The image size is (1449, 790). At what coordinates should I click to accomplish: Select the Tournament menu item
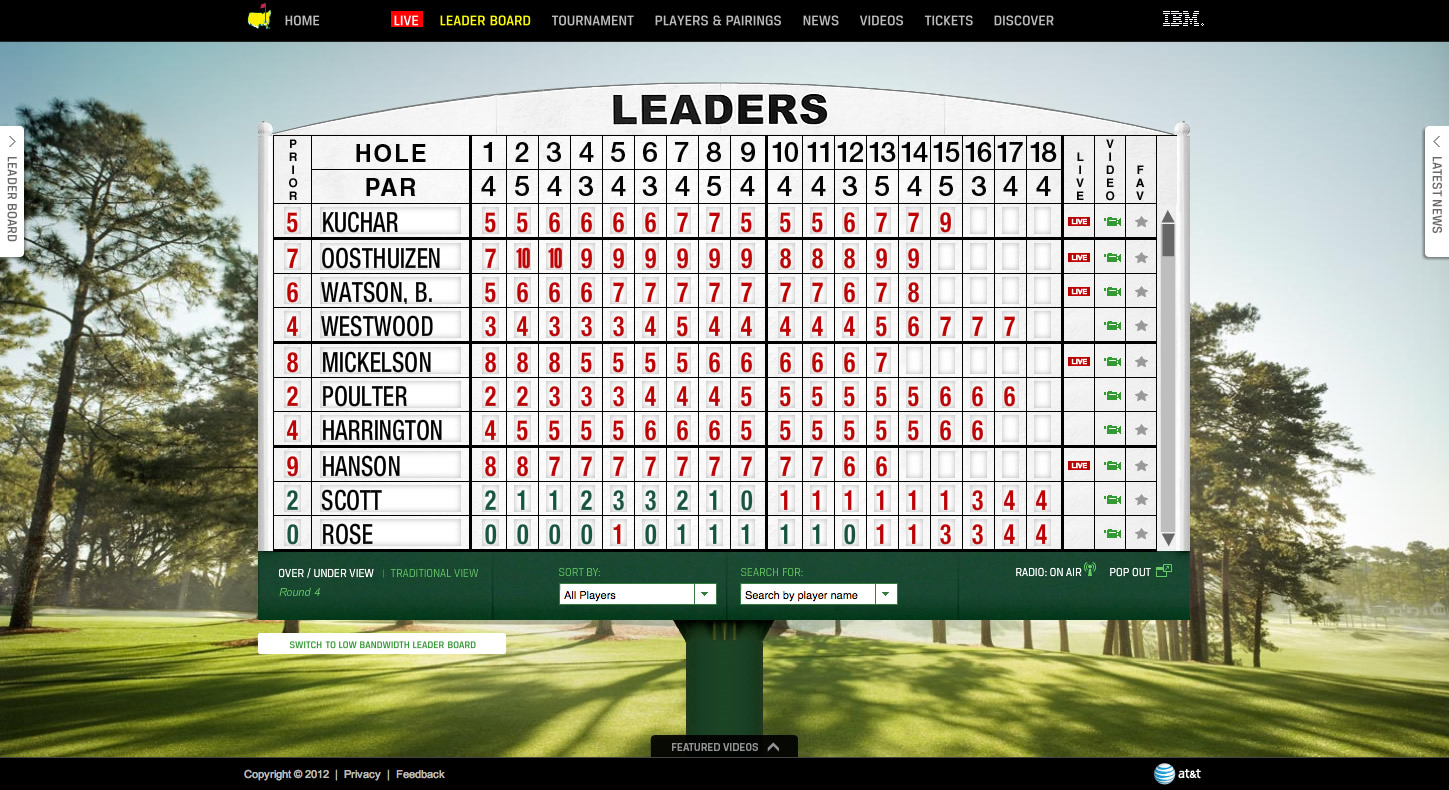pyautogui.click(x=592, y=20)
